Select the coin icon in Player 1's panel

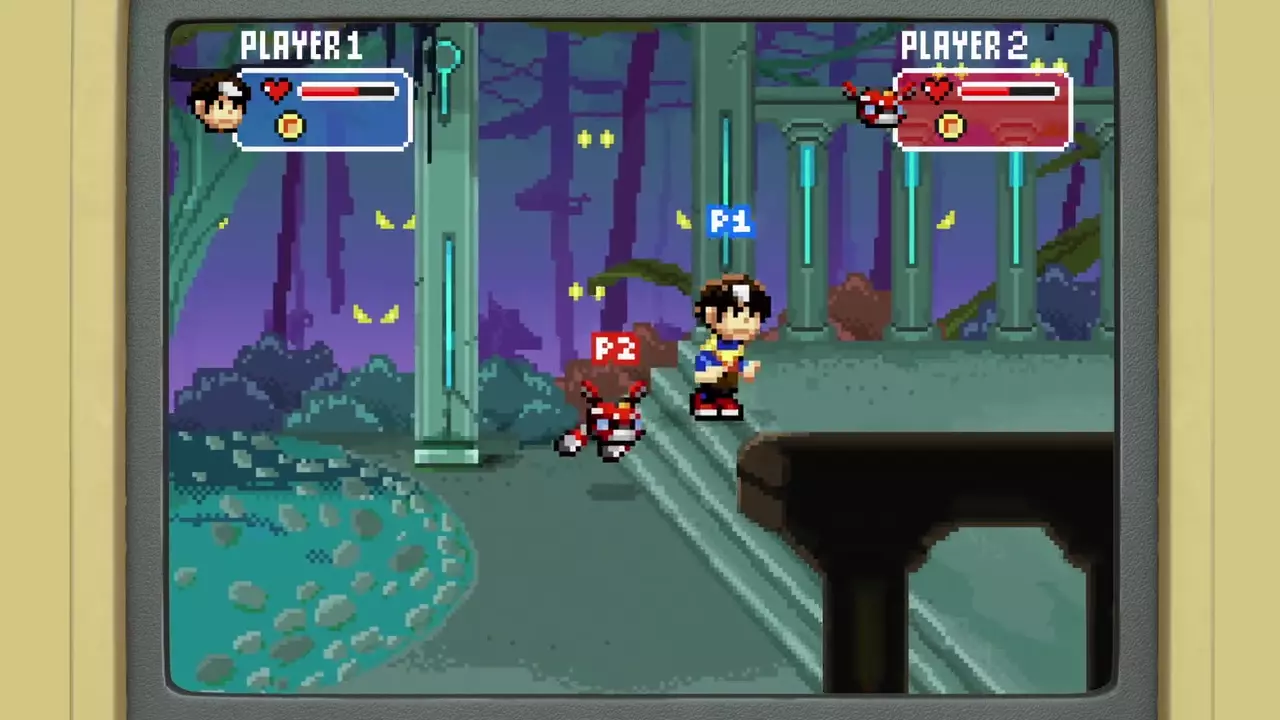pyautogui.click(x=290, y=126)
